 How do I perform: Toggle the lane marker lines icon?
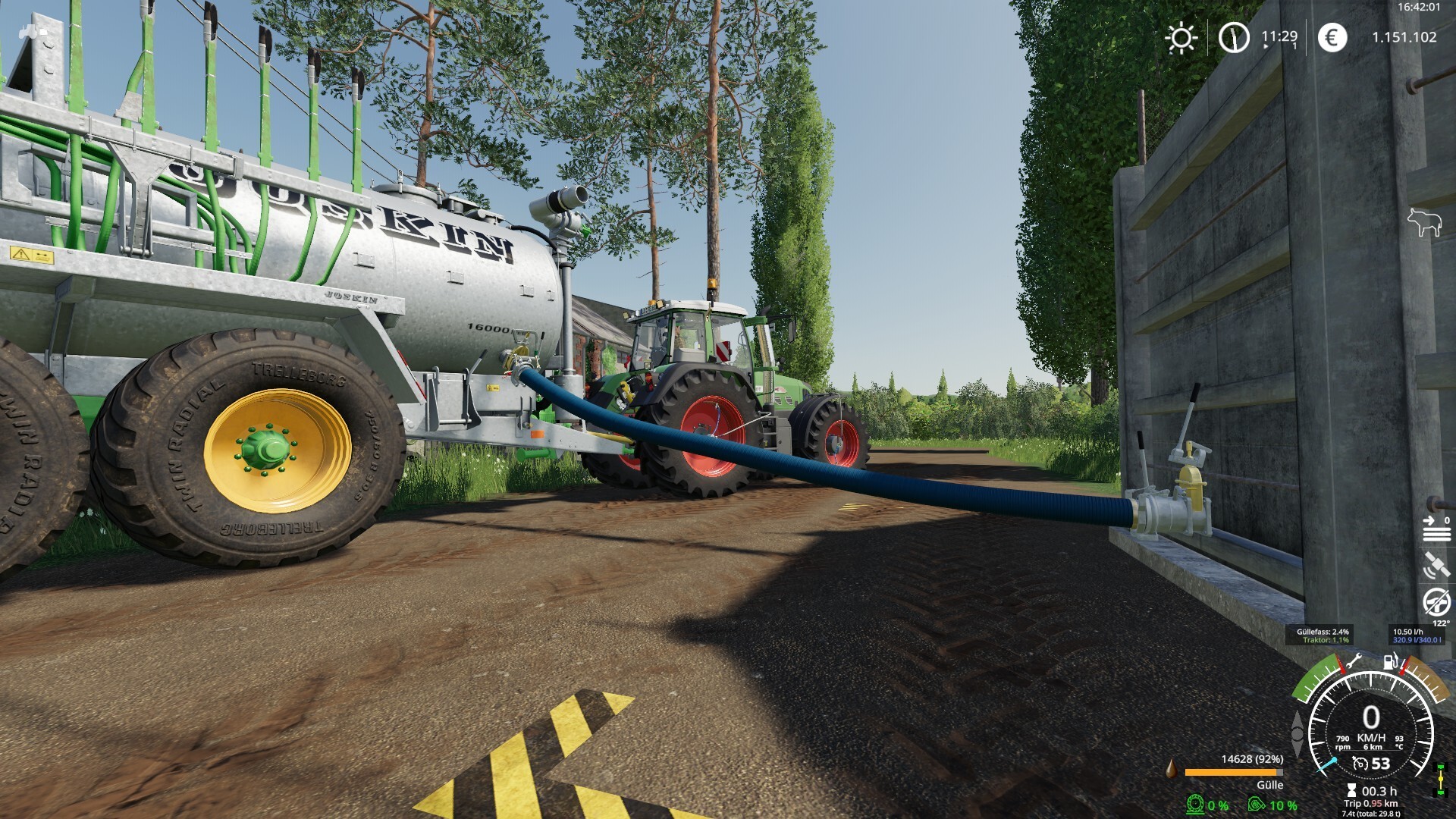[1436, 529]
